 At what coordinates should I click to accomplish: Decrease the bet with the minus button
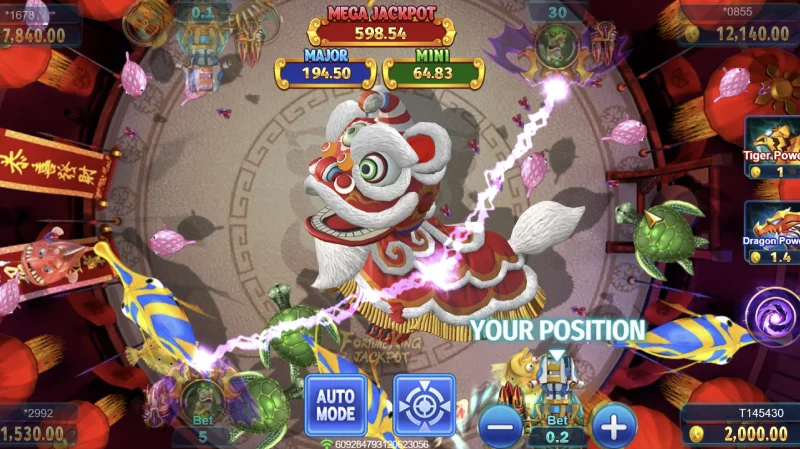[x=502, y=427]
